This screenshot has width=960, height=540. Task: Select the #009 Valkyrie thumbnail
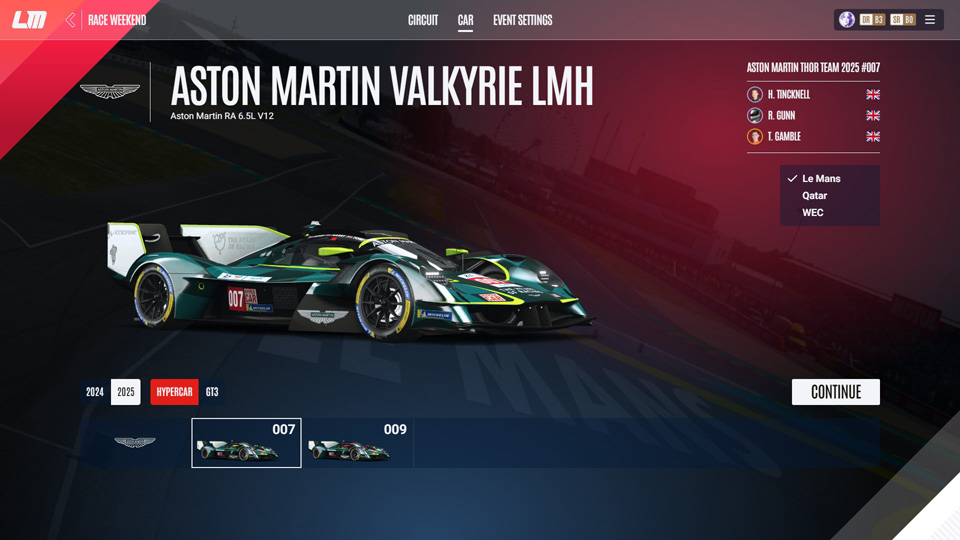click(357, 443)
